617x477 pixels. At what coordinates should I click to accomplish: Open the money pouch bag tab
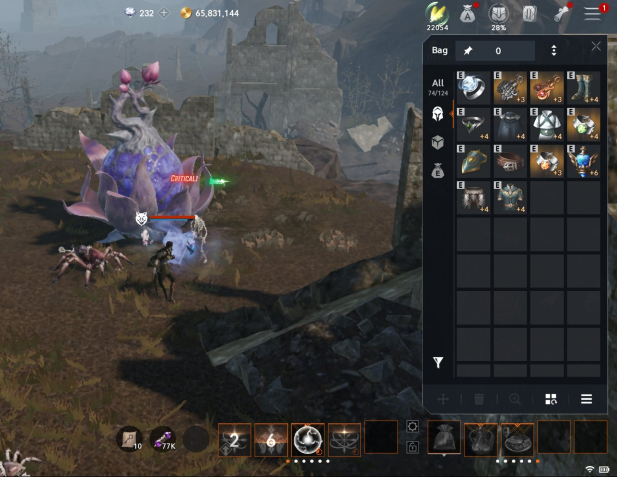(x=438, y=172)
